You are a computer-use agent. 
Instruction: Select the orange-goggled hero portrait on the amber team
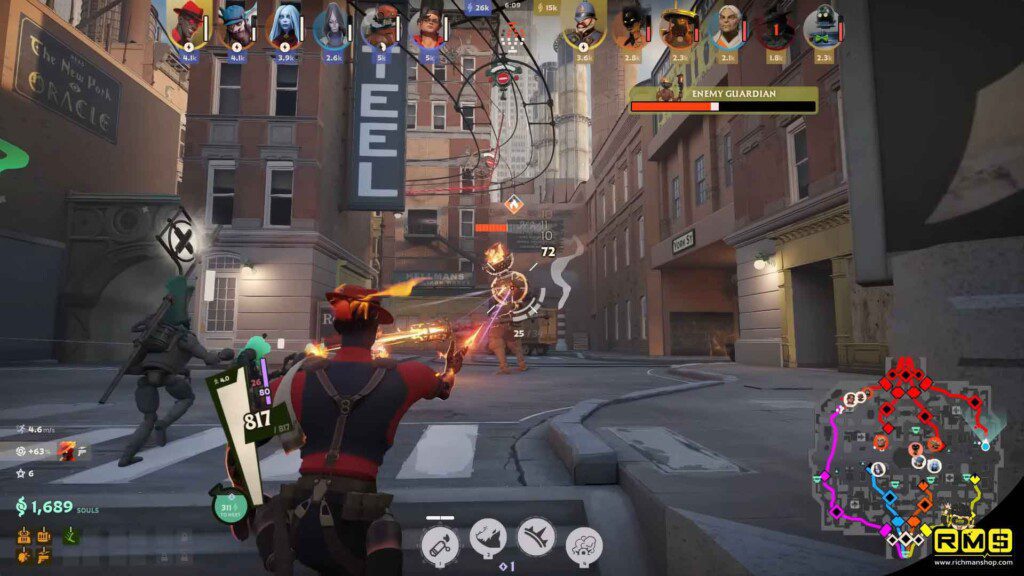pyautogui.click(x=380, y=26)
